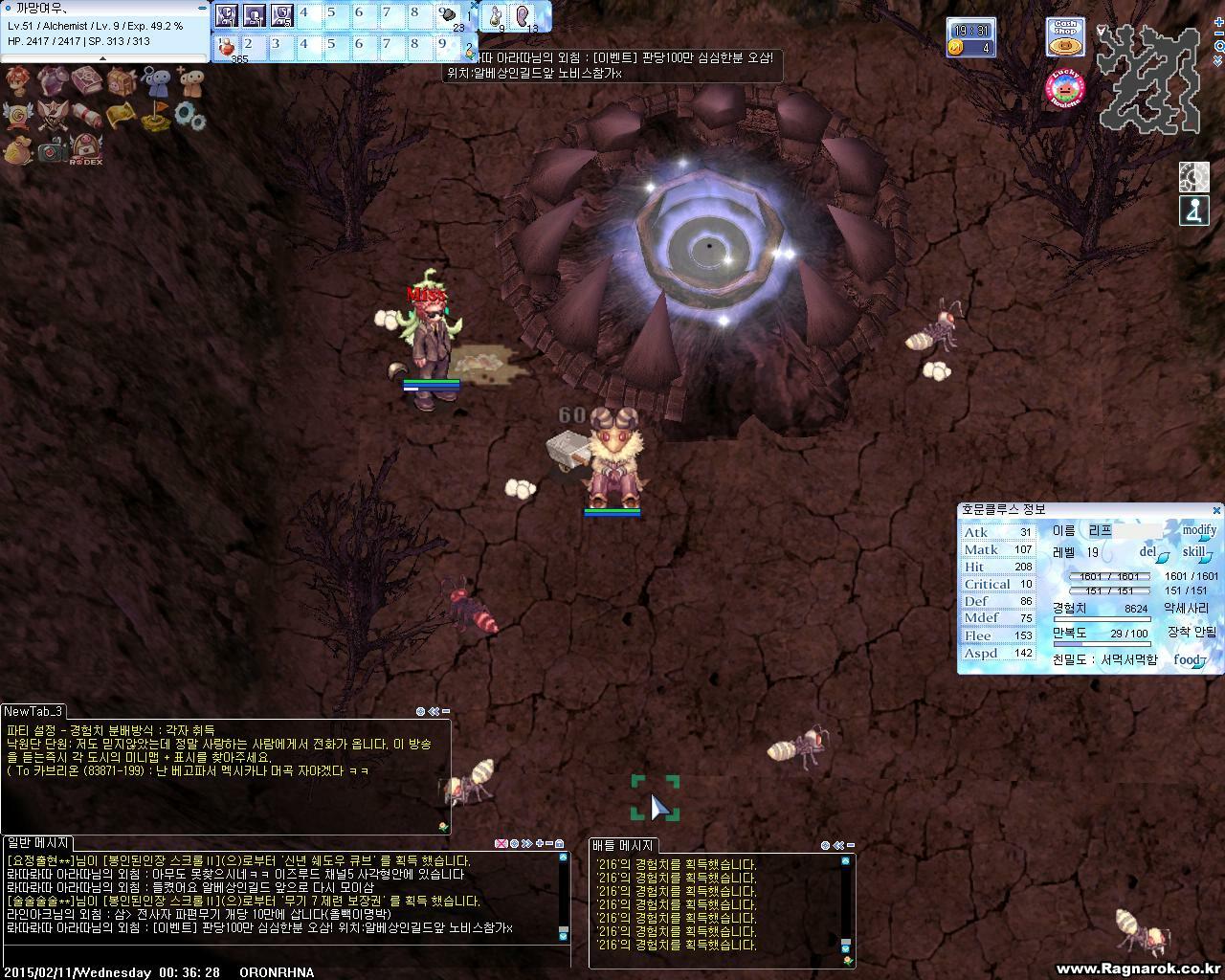Open the rolled quest scroll icon
The width and height of the screenshot is (1225, 980).
coord(86,117)
